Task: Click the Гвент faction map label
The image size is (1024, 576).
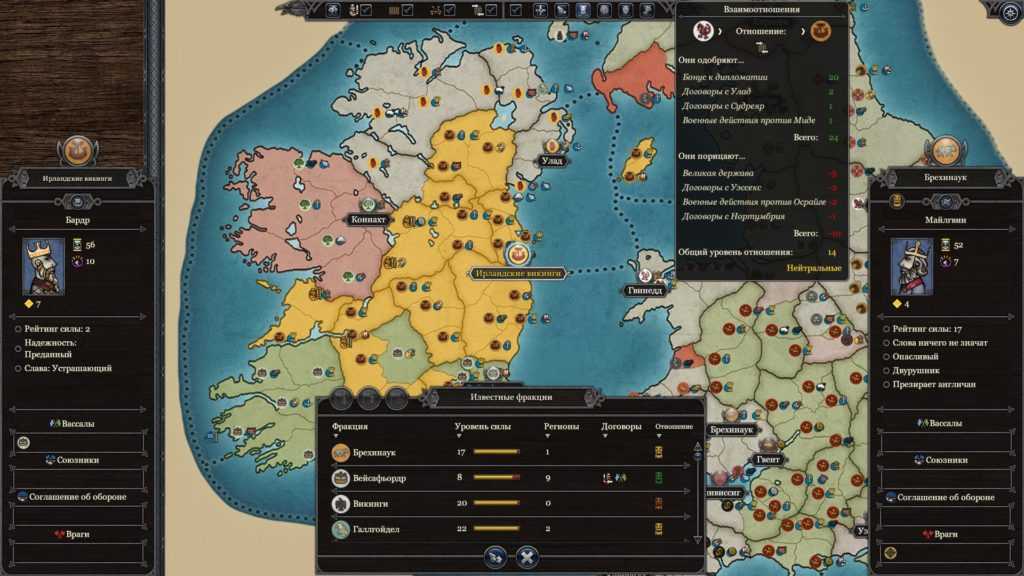Action: (768, 459)
